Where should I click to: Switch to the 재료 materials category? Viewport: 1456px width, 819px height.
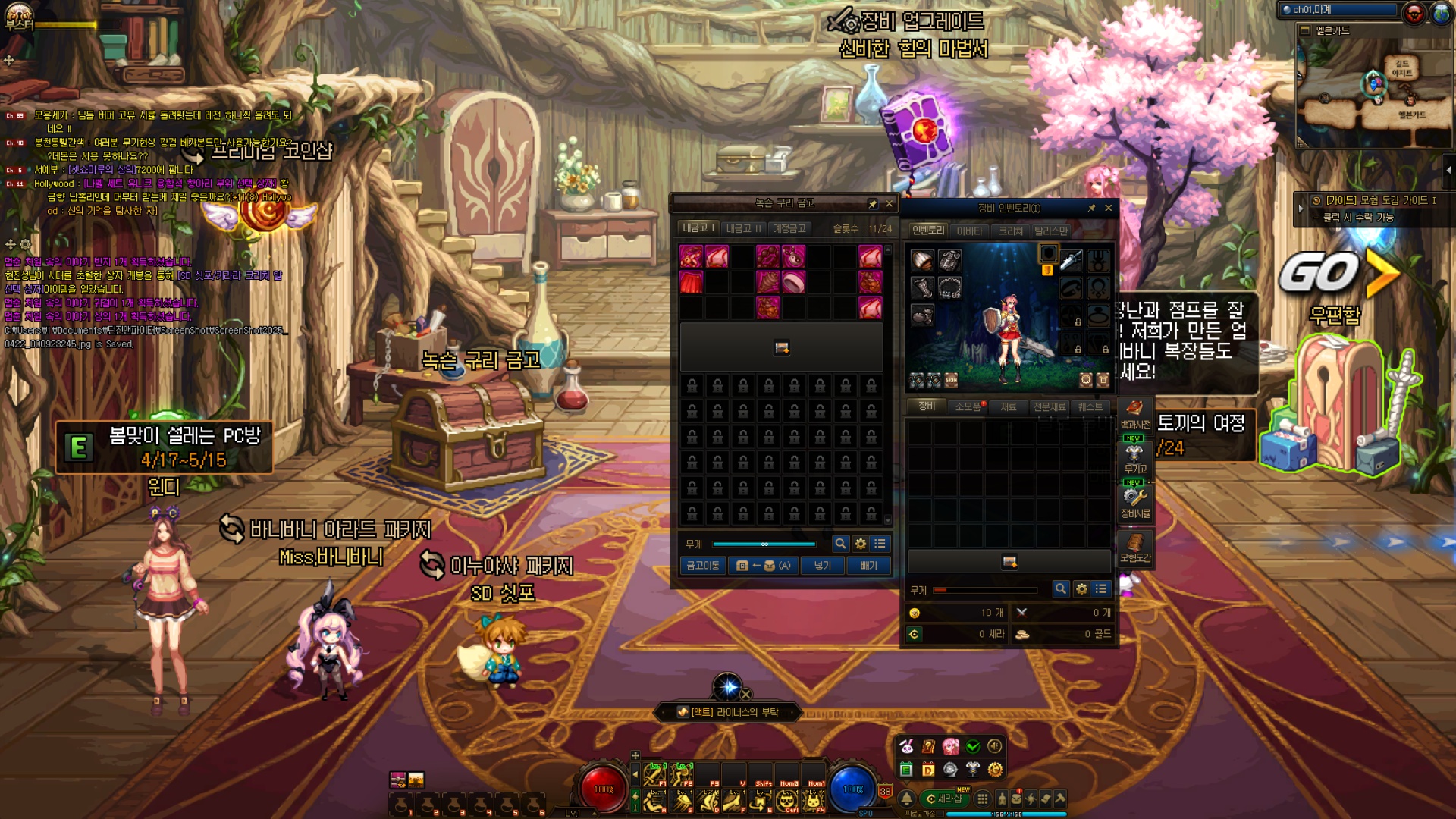1008,407
